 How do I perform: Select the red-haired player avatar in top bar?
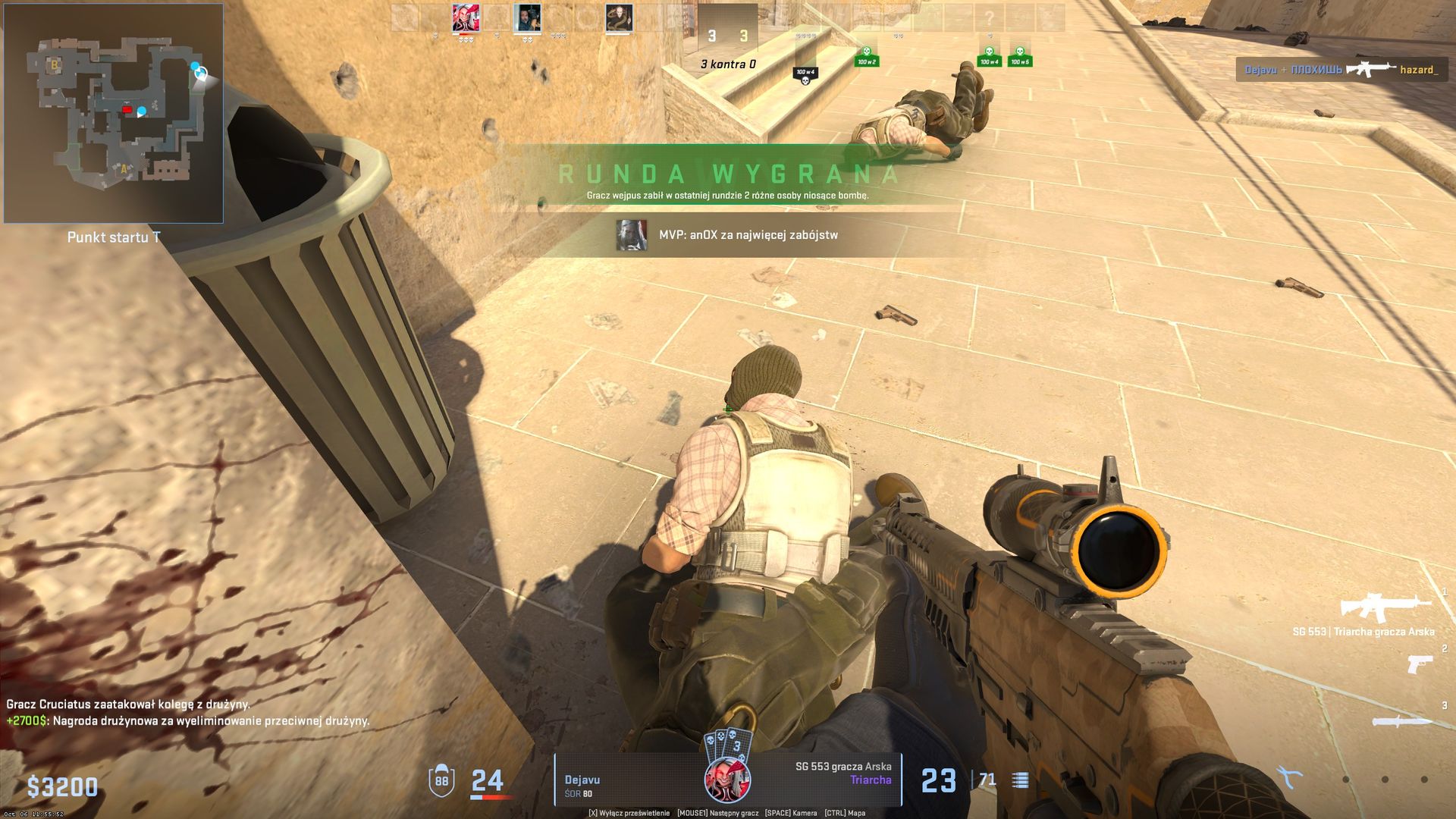tap(466, 17)
